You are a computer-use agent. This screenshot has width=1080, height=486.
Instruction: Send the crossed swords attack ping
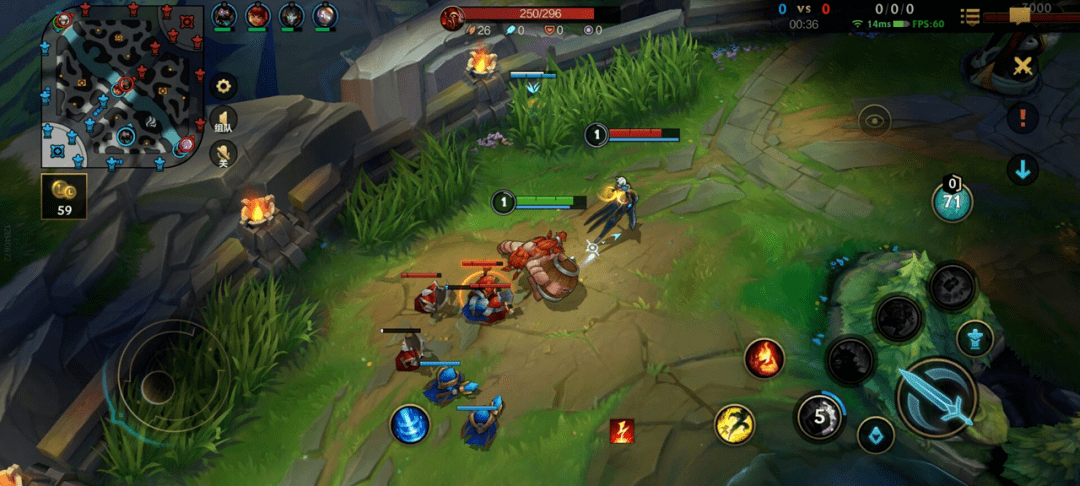coord(1022,67)
